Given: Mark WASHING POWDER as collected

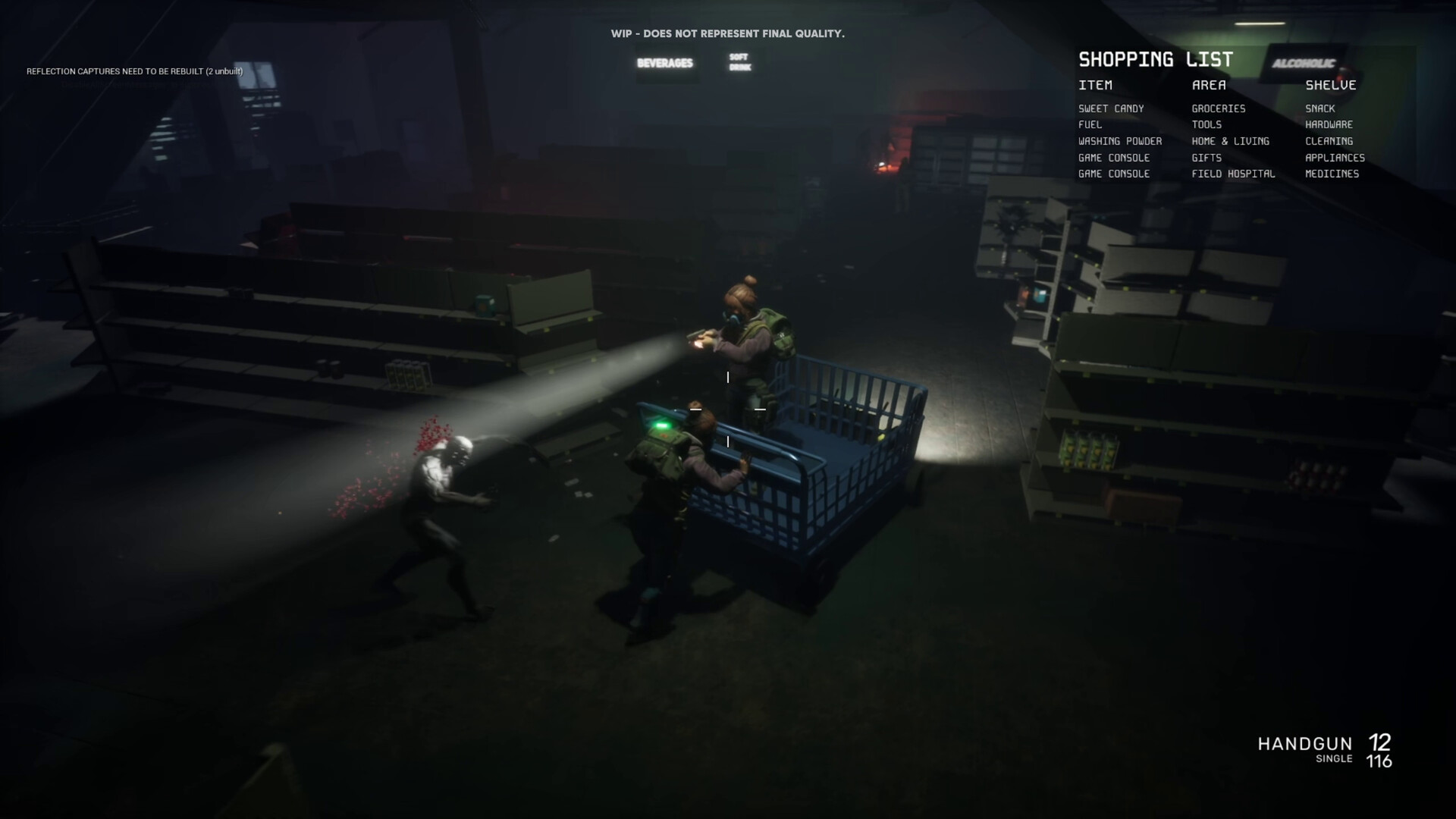Looking at the screenshot, I should click(1119, 141).
